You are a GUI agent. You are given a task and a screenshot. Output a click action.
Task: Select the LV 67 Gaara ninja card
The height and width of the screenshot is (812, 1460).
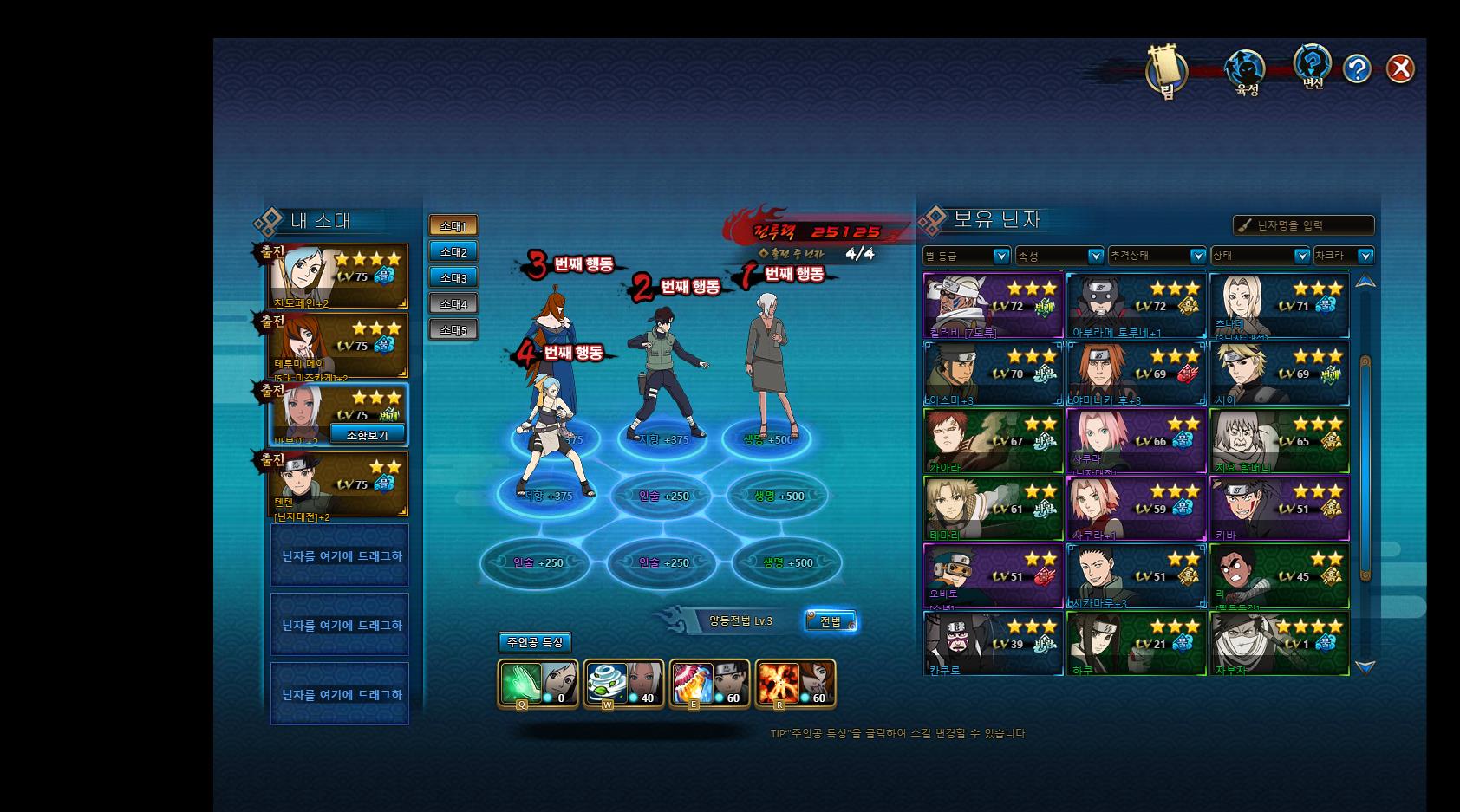pyautogui.click(x=994, y=441)
